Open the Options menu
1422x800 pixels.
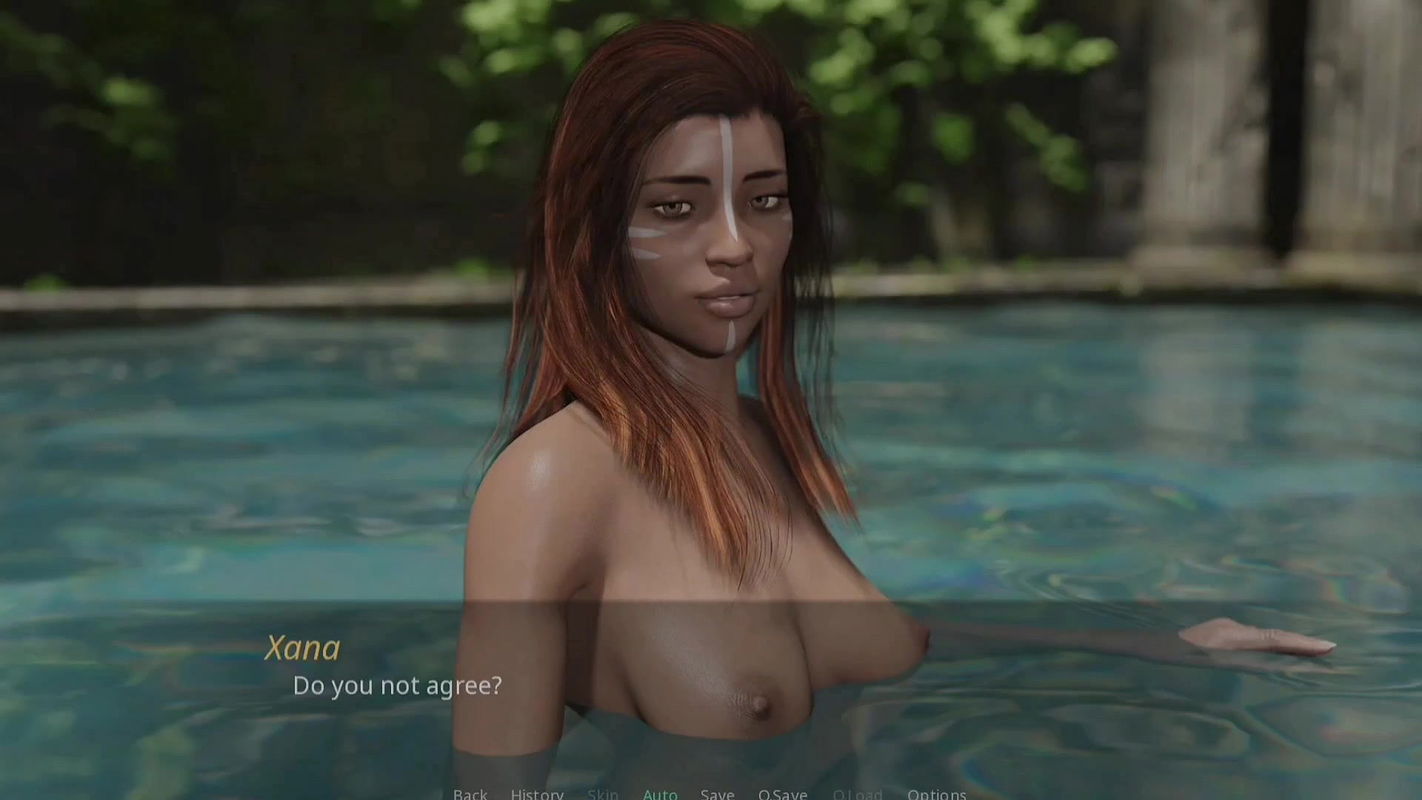(936, 794)
